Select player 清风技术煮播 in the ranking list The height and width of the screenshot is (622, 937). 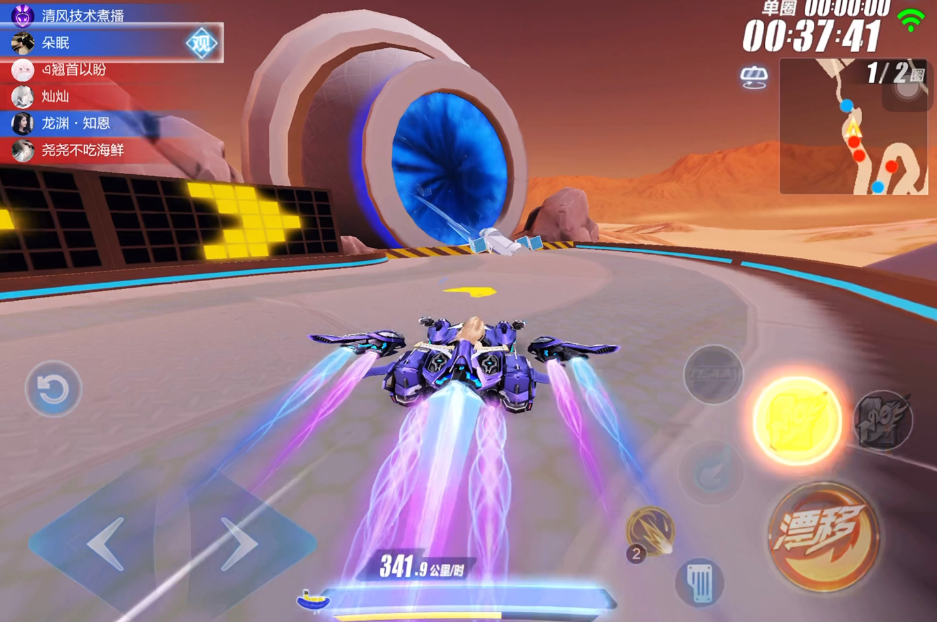82,16
